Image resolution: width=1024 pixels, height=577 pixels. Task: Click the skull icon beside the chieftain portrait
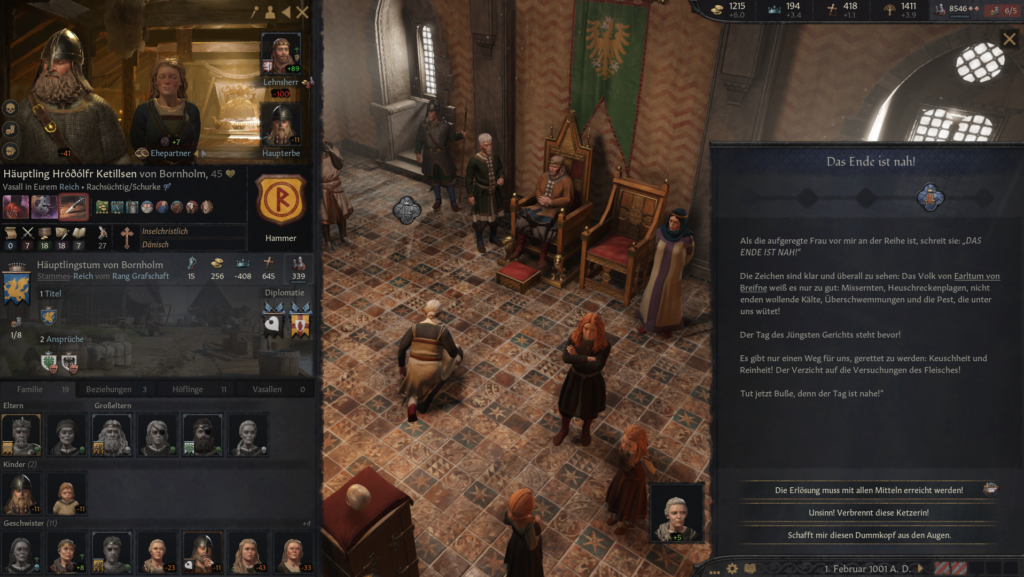click(x=10, y=108)
